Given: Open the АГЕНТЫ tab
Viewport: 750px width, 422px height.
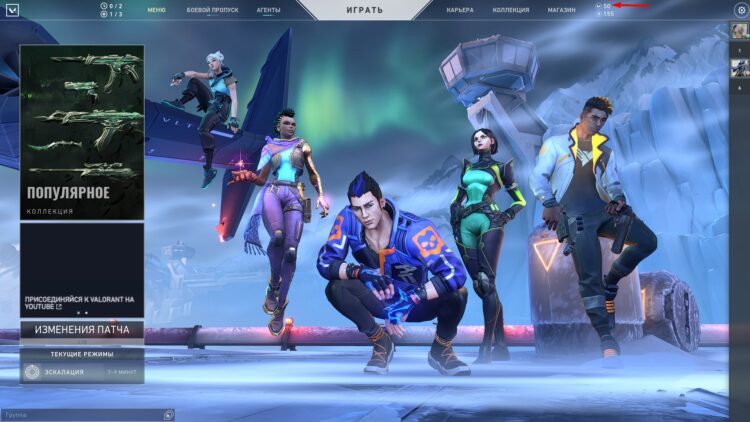Looking at the screenshot, I should [268, 10].
